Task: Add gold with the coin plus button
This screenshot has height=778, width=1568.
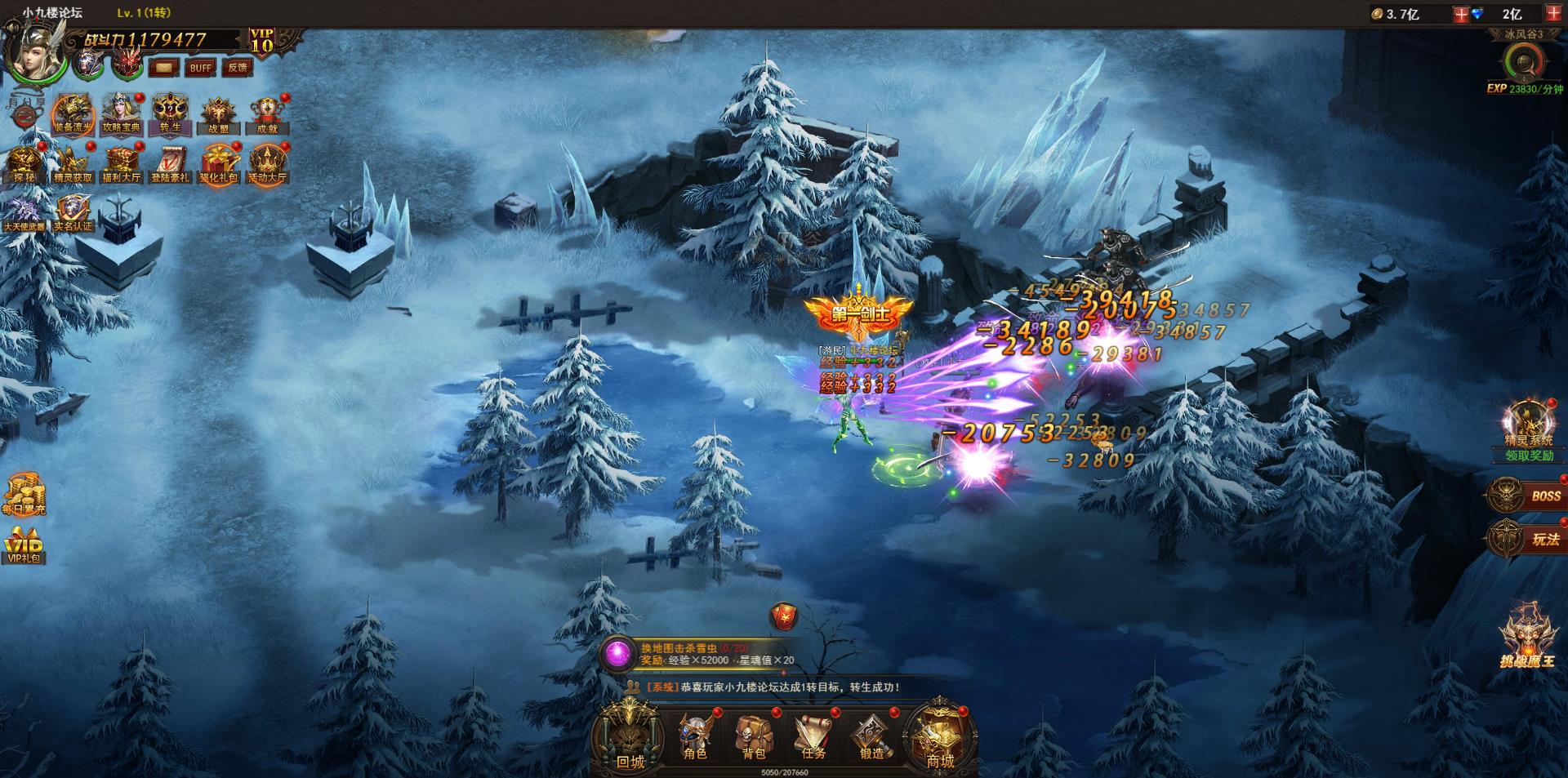Action: point(1460,14)
